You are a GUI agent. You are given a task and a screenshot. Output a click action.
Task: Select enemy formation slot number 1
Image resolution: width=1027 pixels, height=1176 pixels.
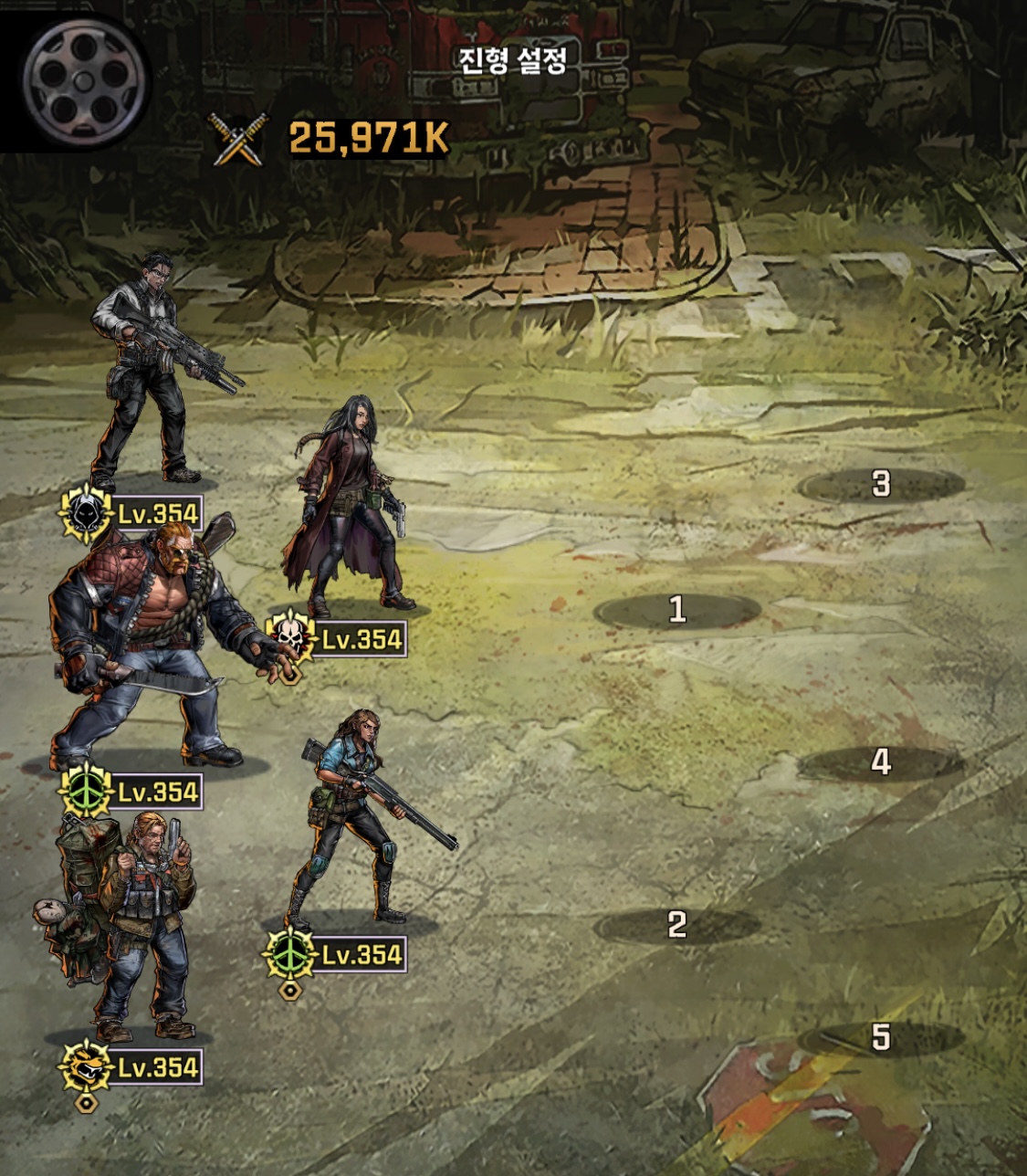(x=676, y=610)
